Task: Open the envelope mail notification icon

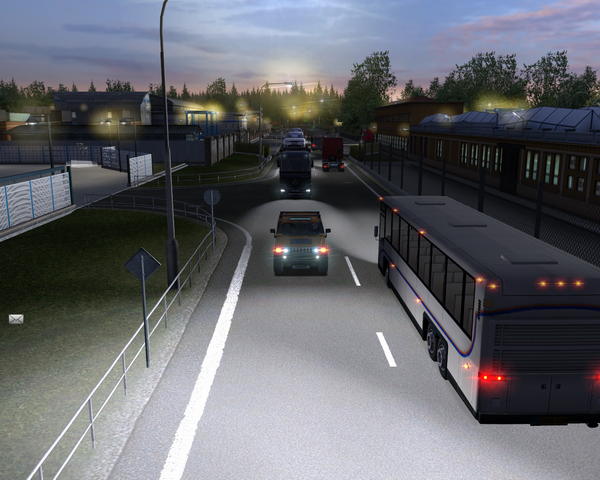Action: click(x=16, y=319)
